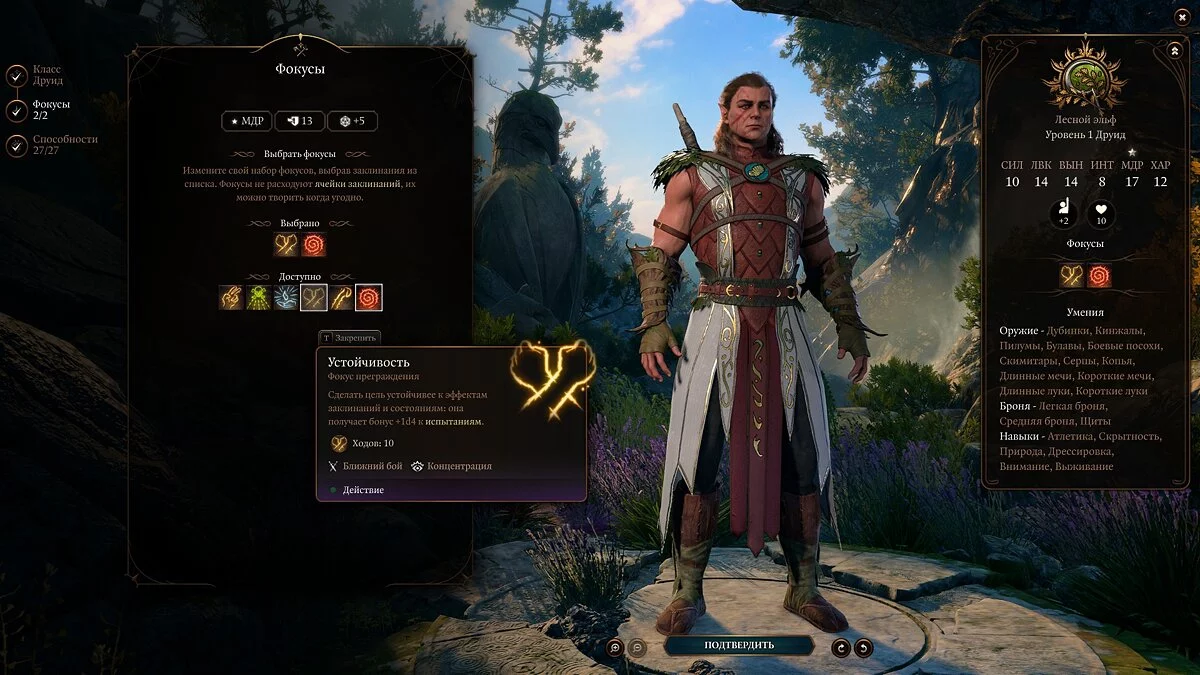Screen dimensions: 1200x675
Task: Close the character creation screen
Action: point(1181,18)
